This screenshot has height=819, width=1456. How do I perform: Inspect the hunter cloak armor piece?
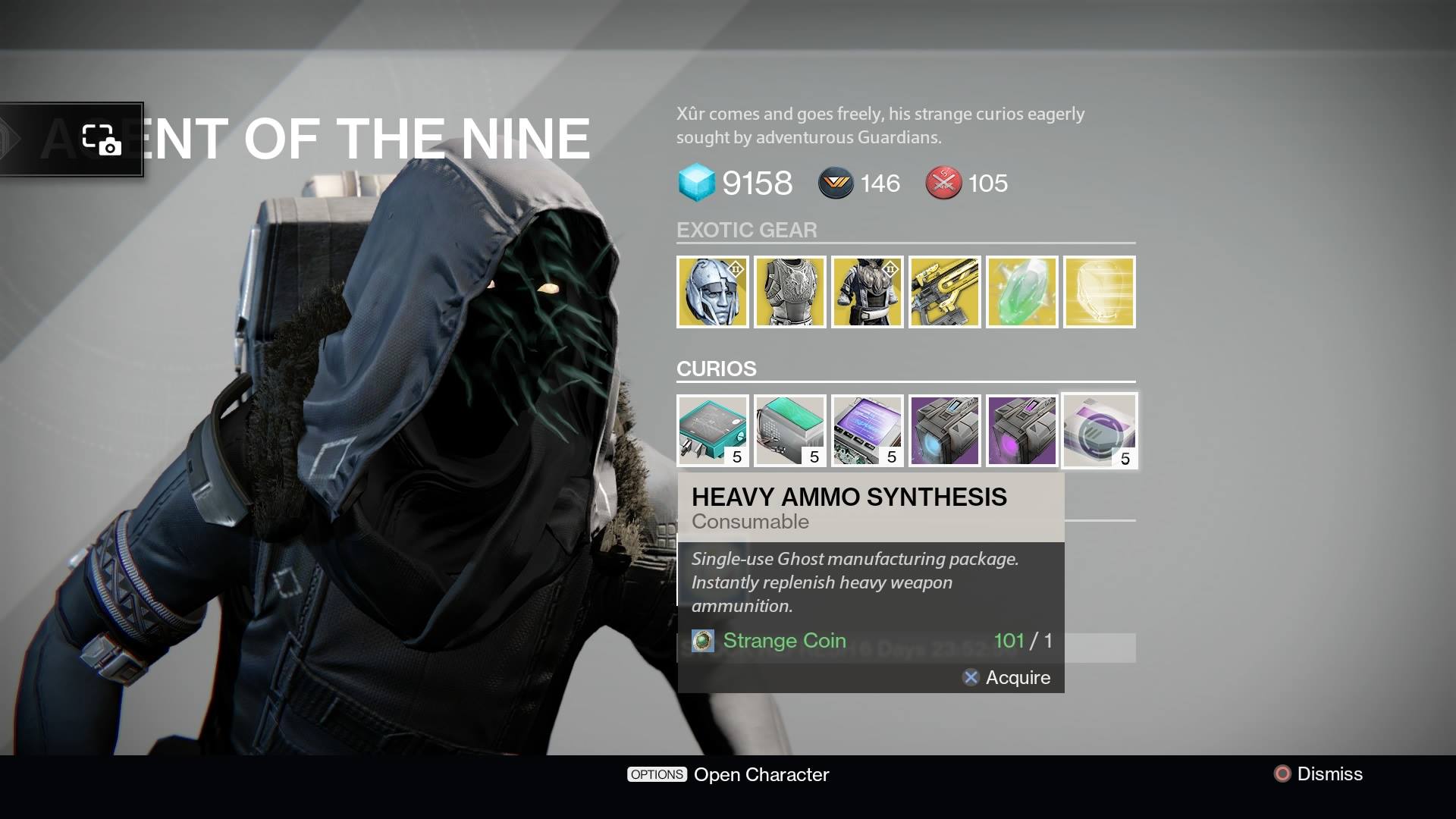coord(868,292)
